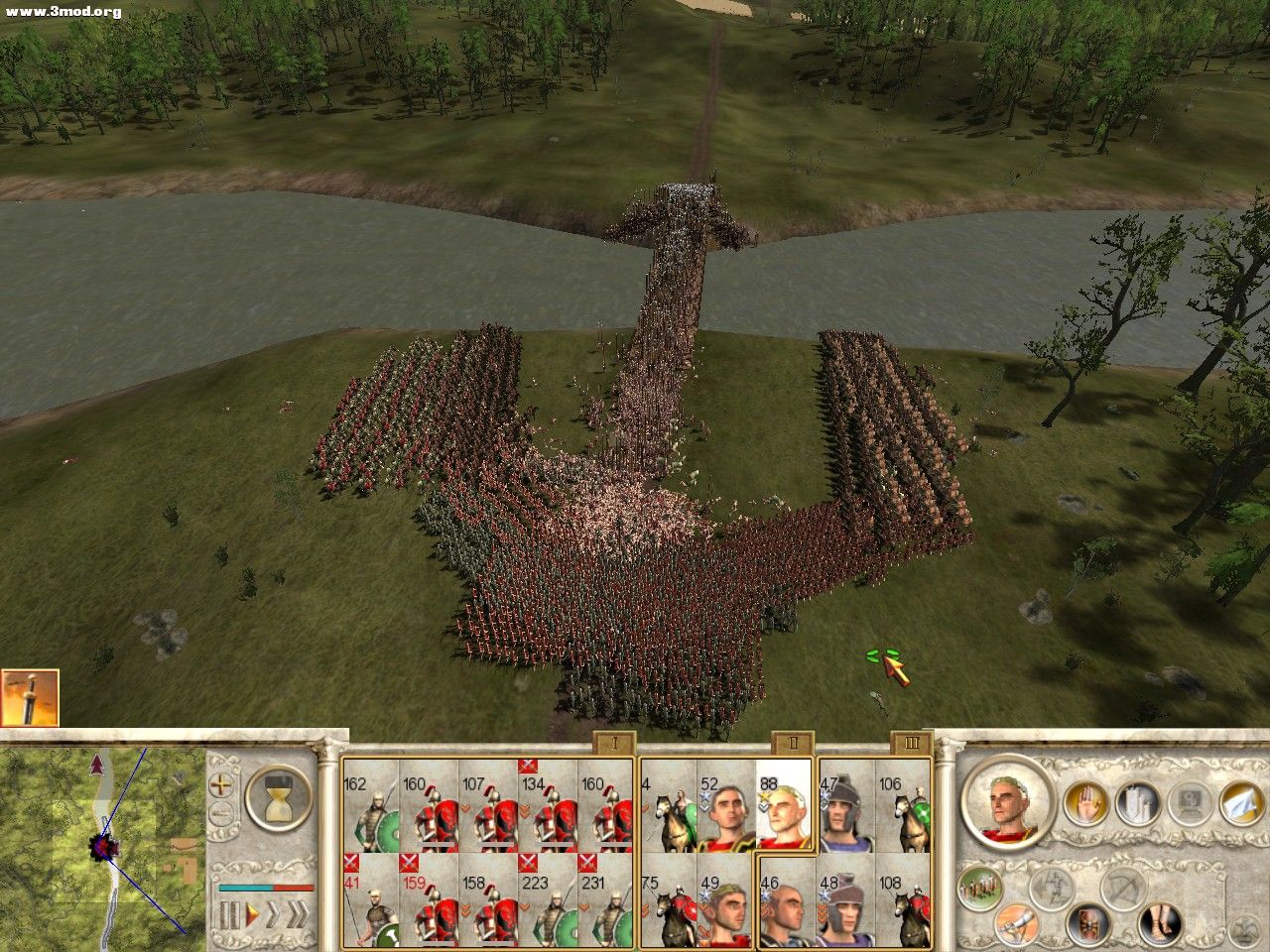1270x952 pixels.
Task: Pause the battle
Action: pos(230,914)
